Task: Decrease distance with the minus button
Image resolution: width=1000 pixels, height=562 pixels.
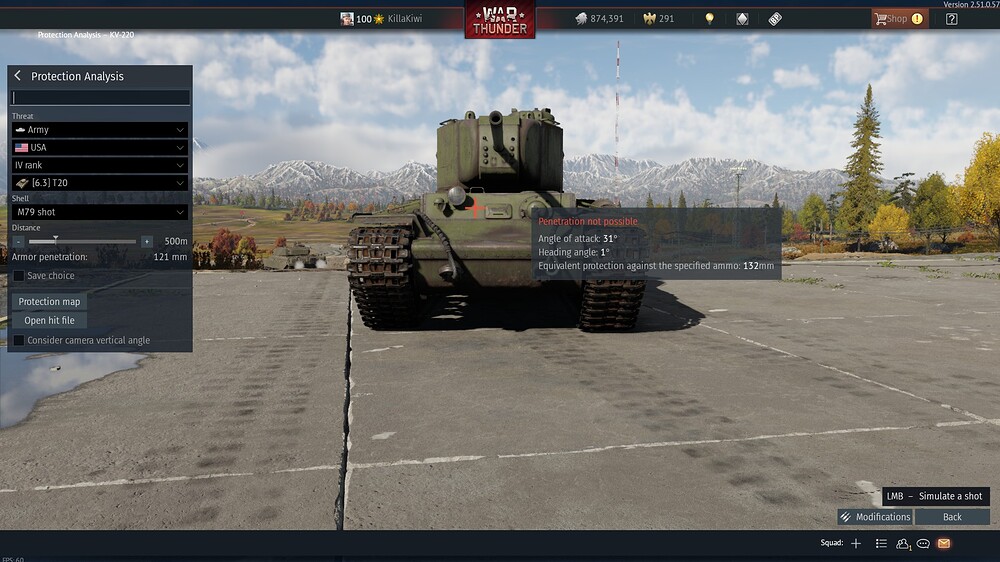Action: coord(19,242)
